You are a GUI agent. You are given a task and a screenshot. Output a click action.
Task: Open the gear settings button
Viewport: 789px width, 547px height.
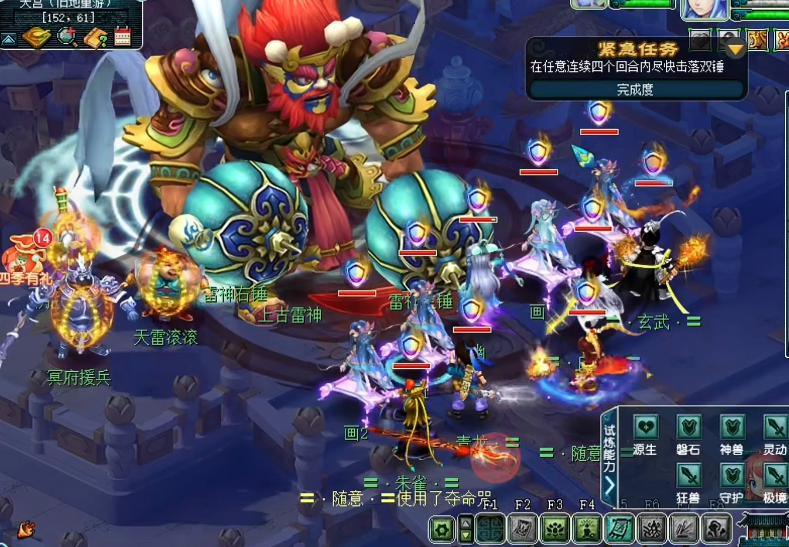click(442, 529)
